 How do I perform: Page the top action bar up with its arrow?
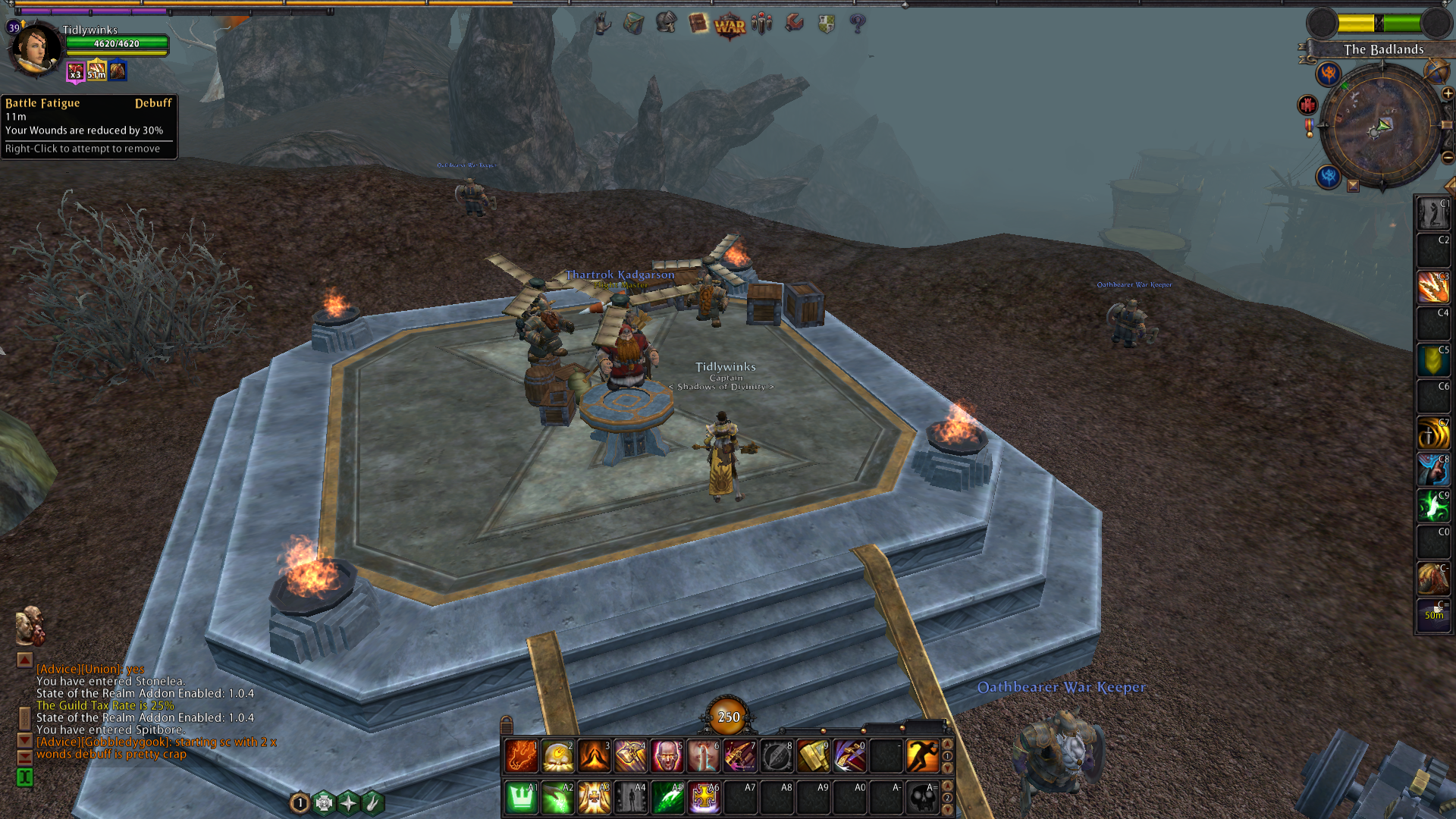948,745
